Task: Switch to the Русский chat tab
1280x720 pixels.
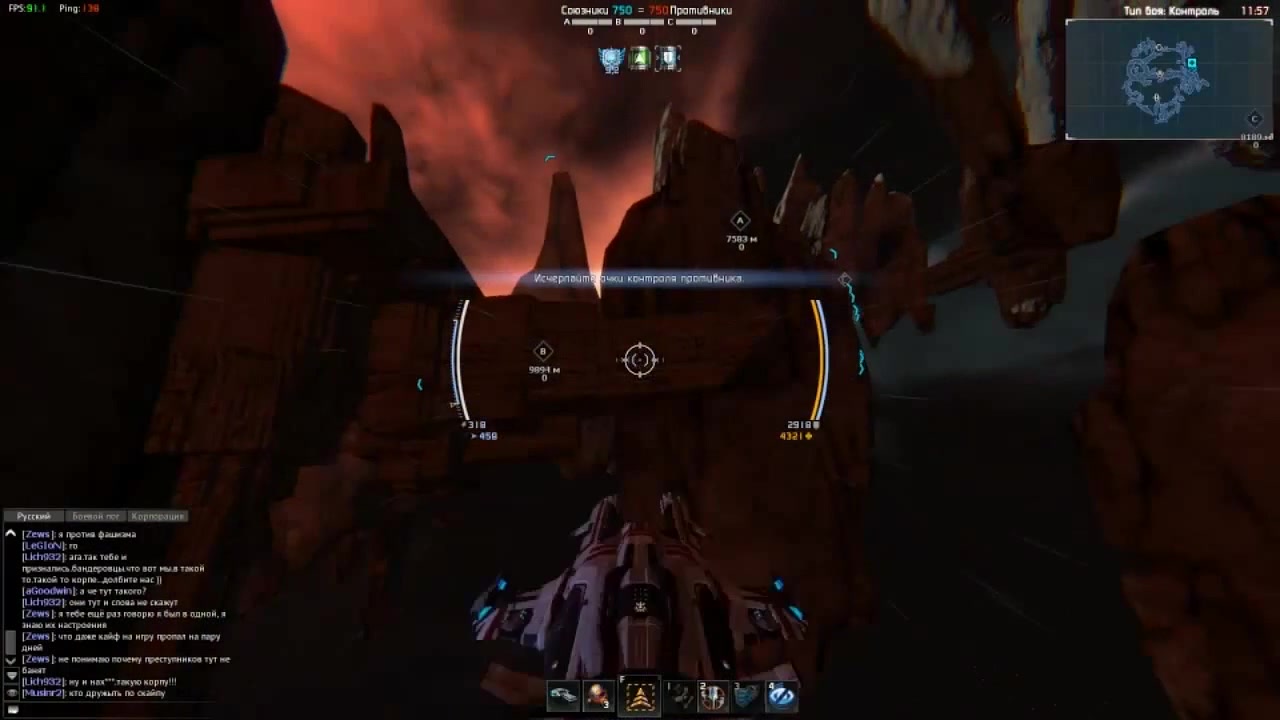Action: tap(34, 516)
